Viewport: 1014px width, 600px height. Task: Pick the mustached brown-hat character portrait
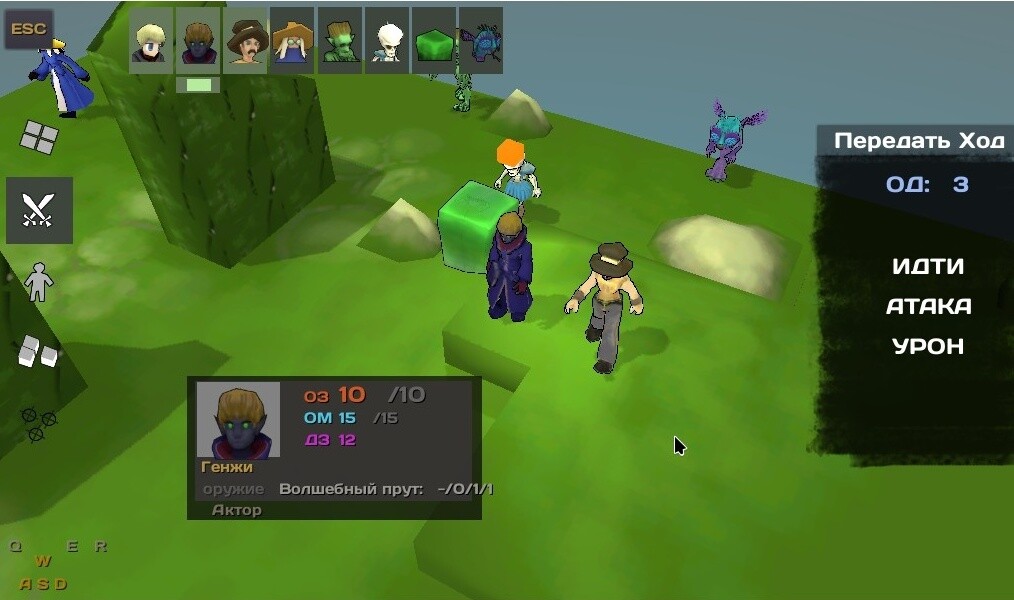coord(245,41)
